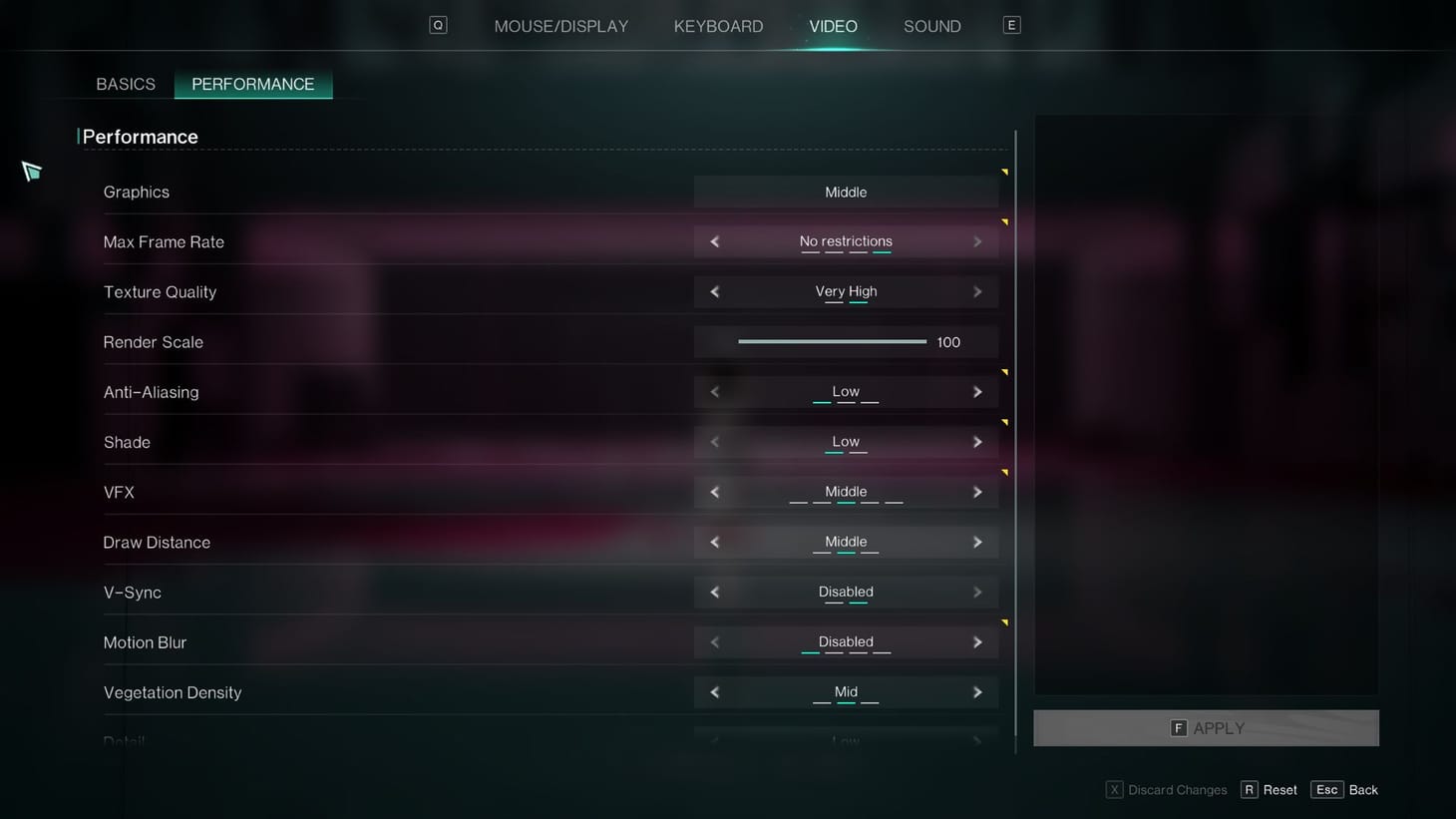This screenshot has width=1456, height=819.
Task: Click Discard Changes to revert settings
Action: (1177, 789)
